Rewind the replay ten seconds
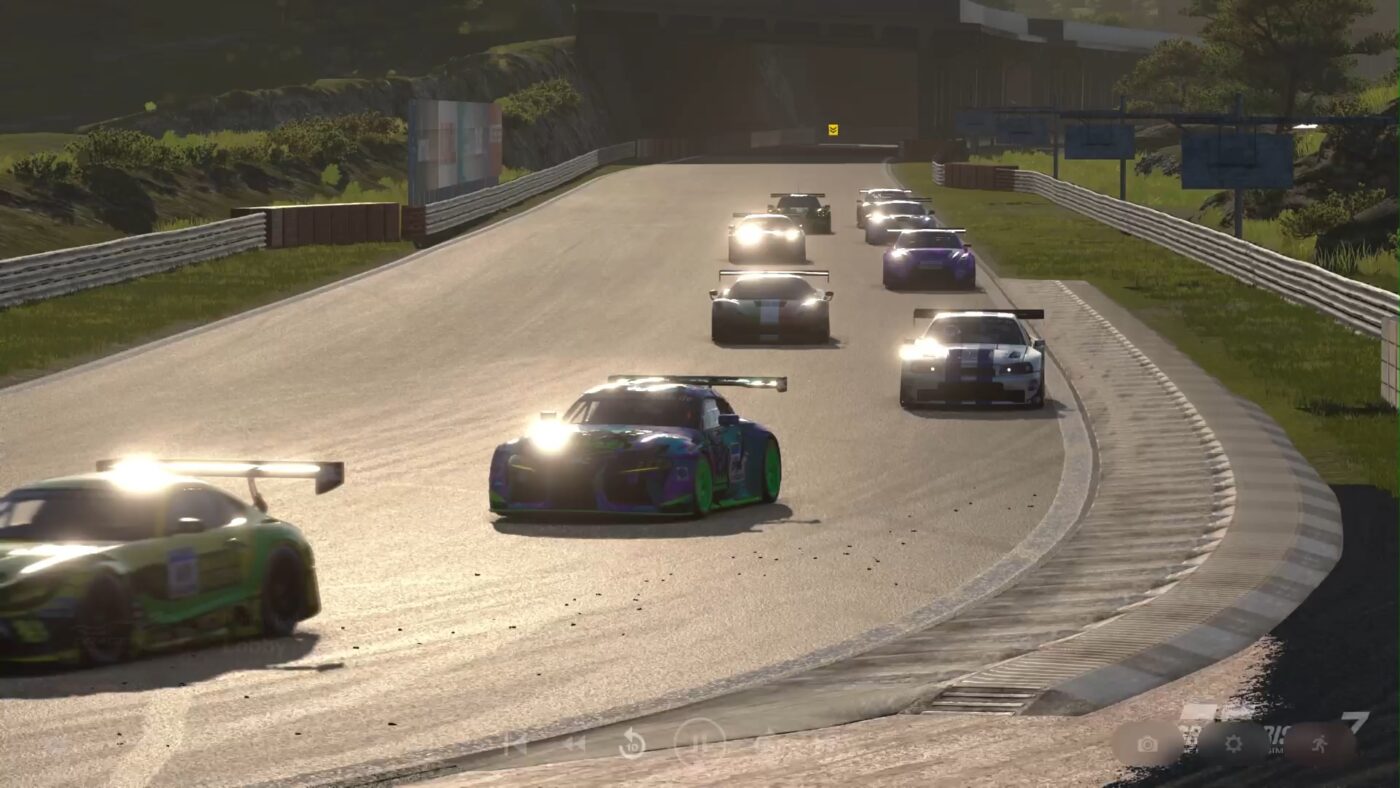 tap(632, 743)
